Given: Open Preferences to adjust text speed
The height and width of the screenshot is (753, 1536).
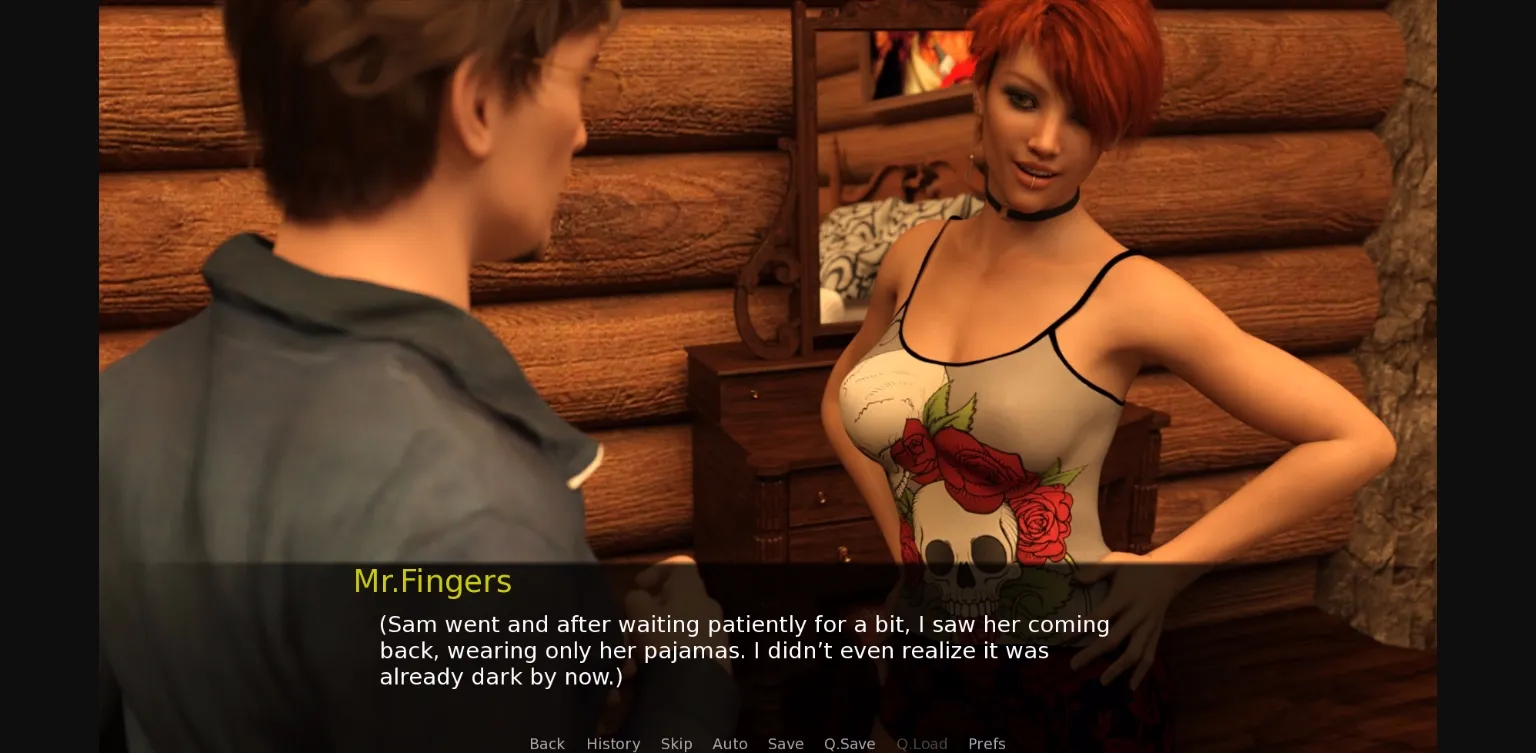Looking at the screenshot, I should 986,744.
